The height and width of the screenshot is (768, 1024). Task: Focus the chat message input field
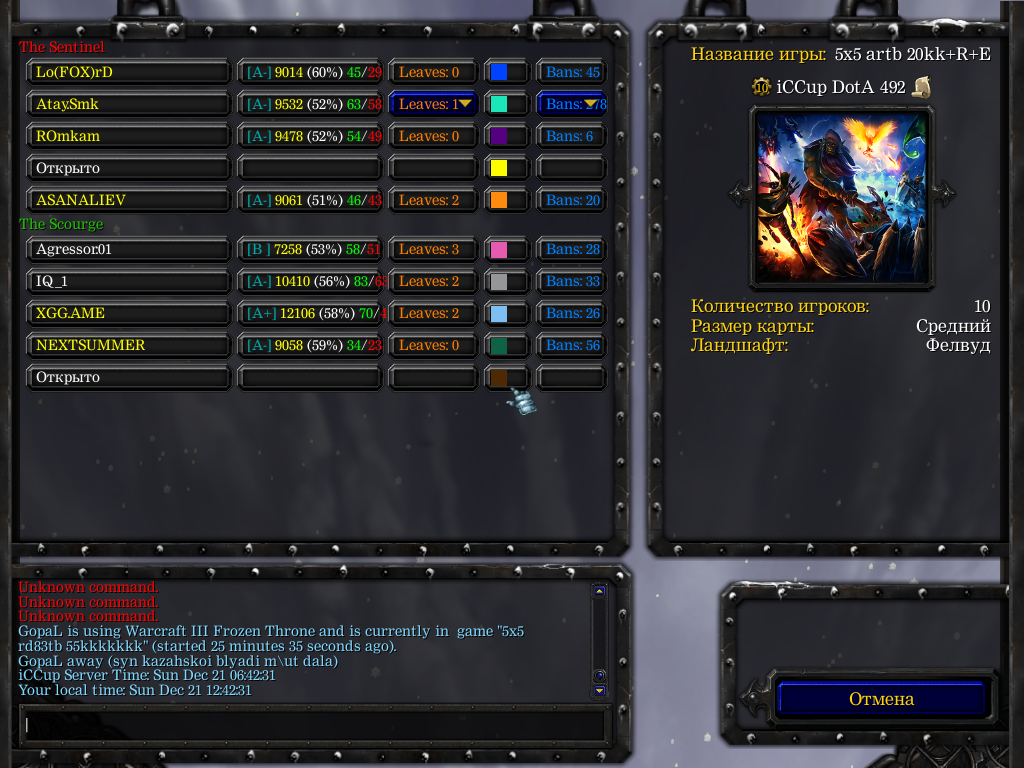314,724
